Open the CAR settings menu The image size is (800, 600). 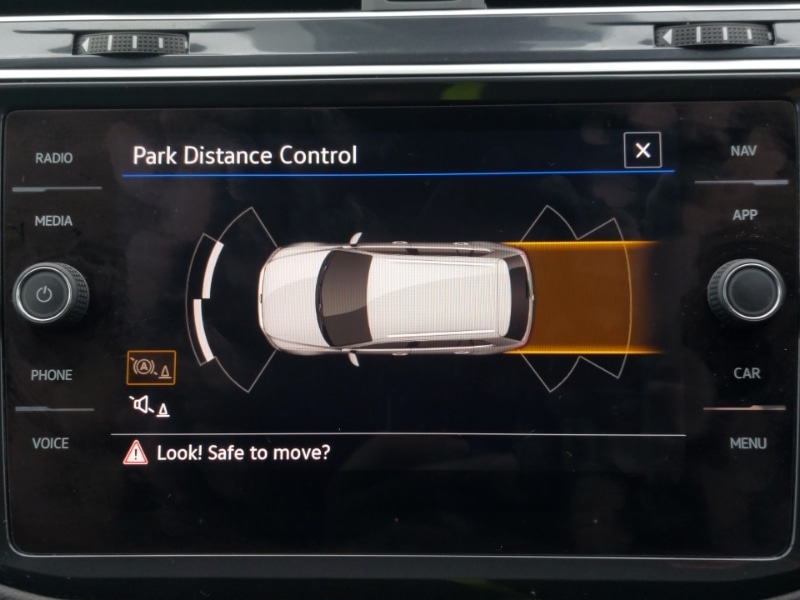click(x=746, y=373)
